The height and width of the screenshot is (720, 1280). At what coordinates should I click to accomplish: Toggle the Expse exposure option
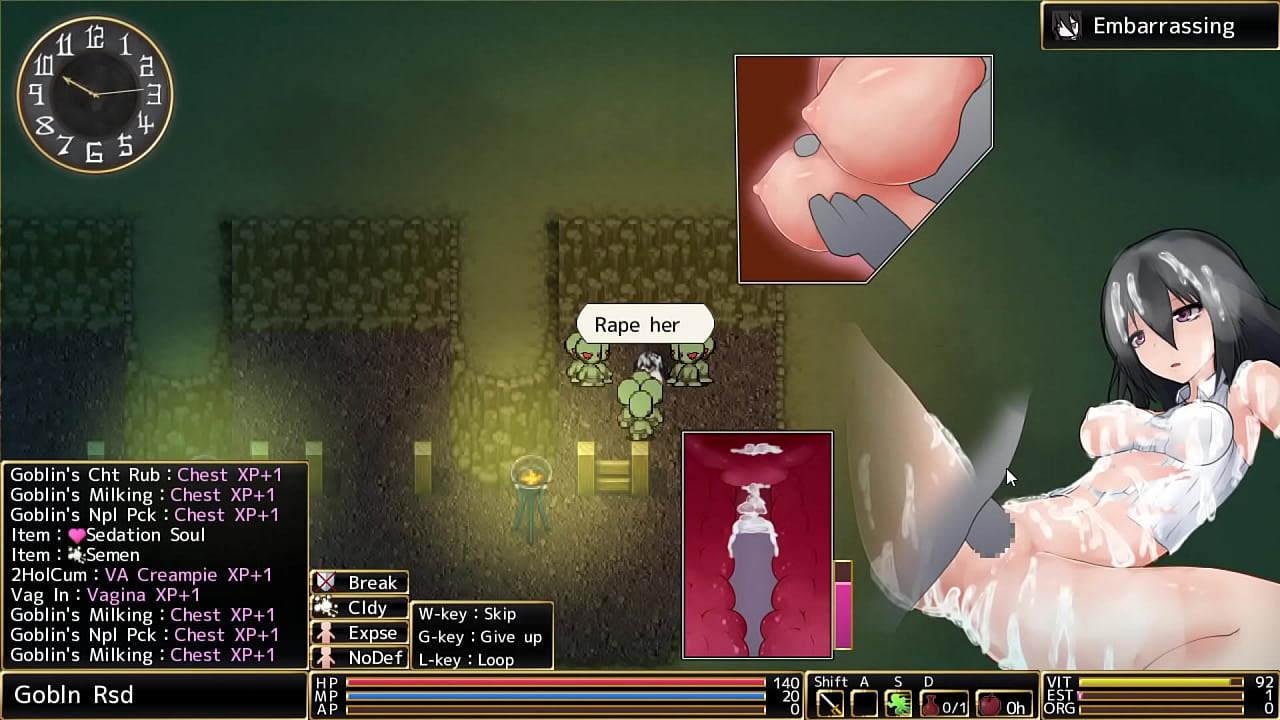pos(372,632)
